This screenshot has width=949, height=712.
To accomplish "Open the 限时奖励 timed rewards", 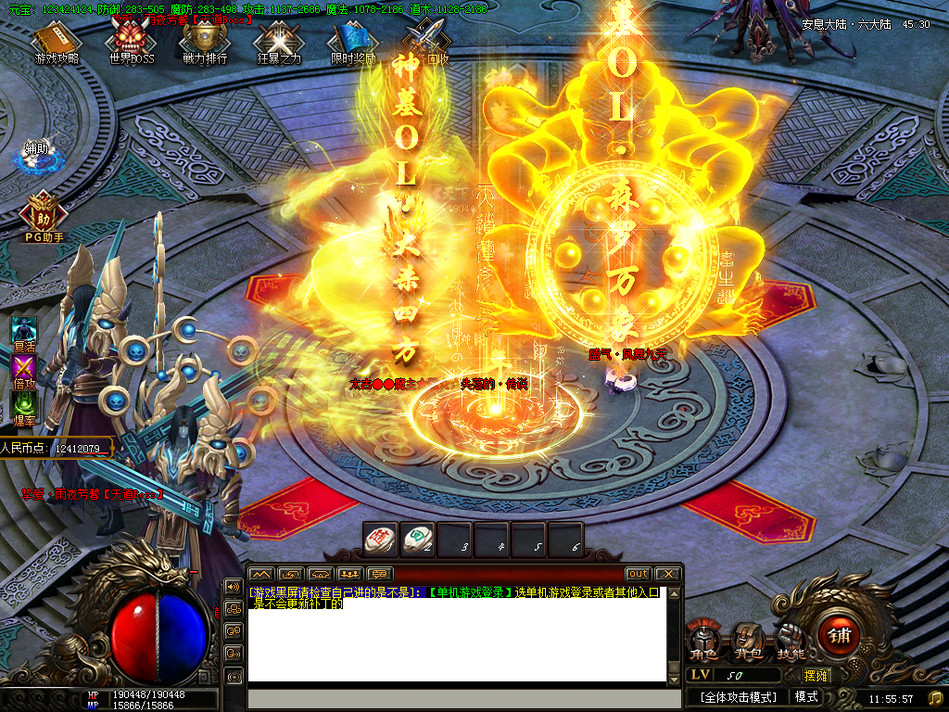I will [352, 41].
